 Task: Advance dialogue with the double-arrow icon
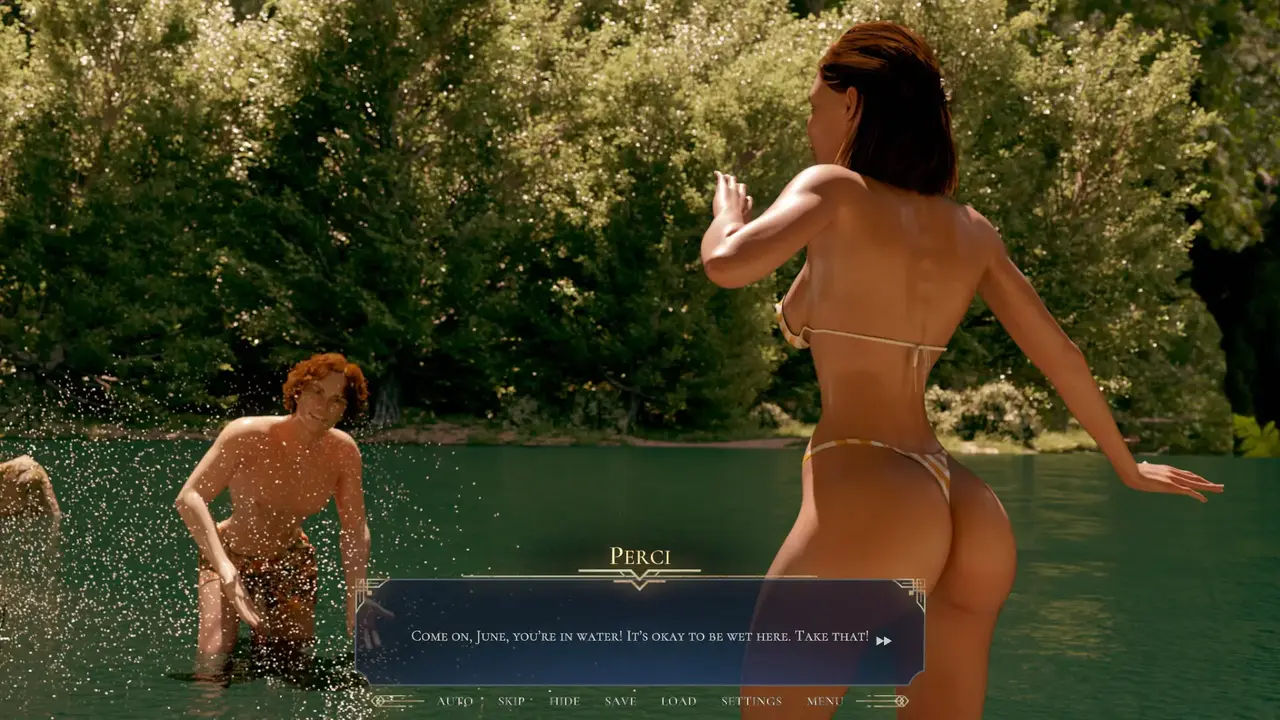pyautogui.click(x=883, y=641)
